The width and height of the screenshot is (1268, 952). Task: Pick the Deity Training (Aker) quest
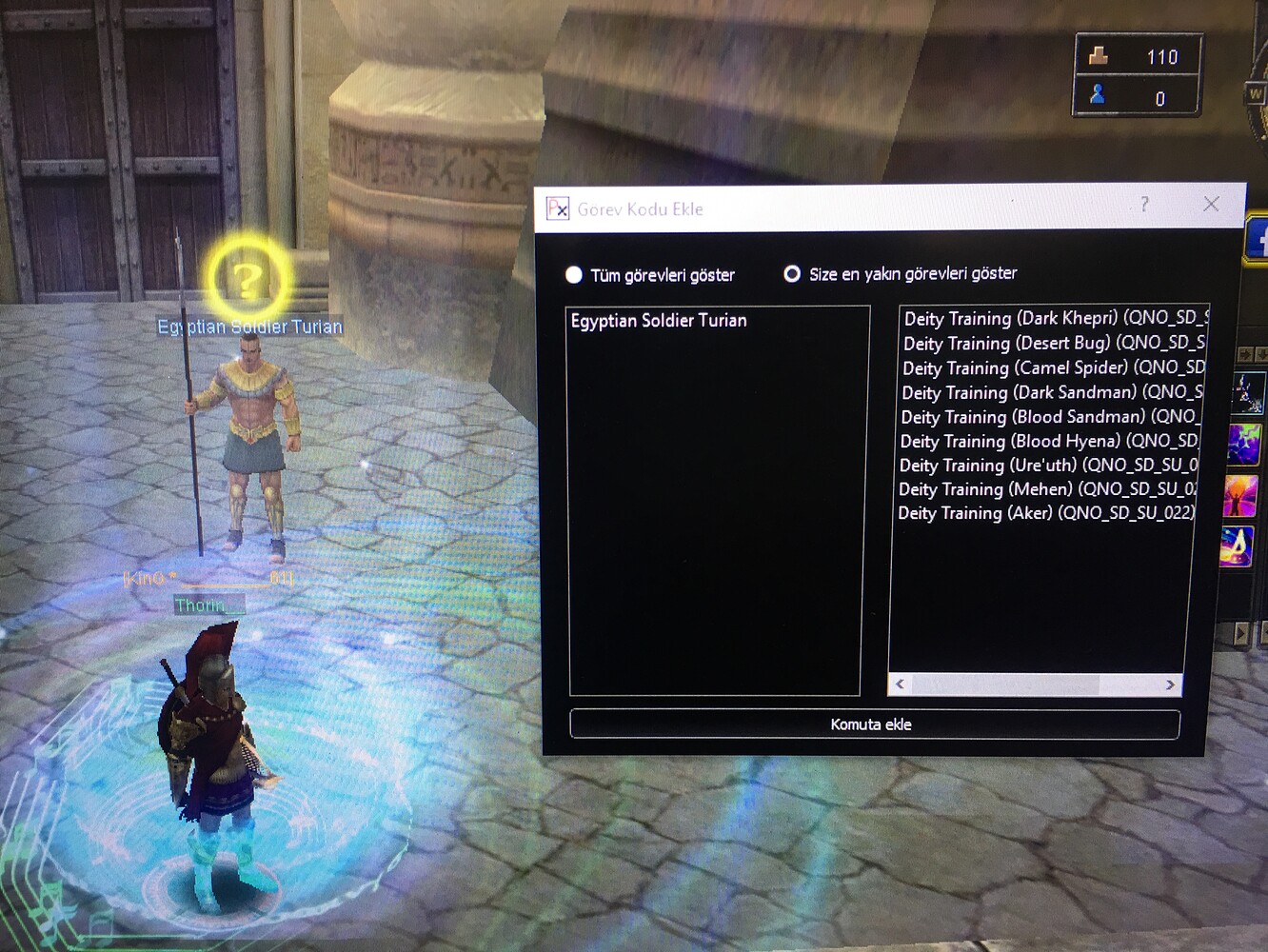(1043, 513)
